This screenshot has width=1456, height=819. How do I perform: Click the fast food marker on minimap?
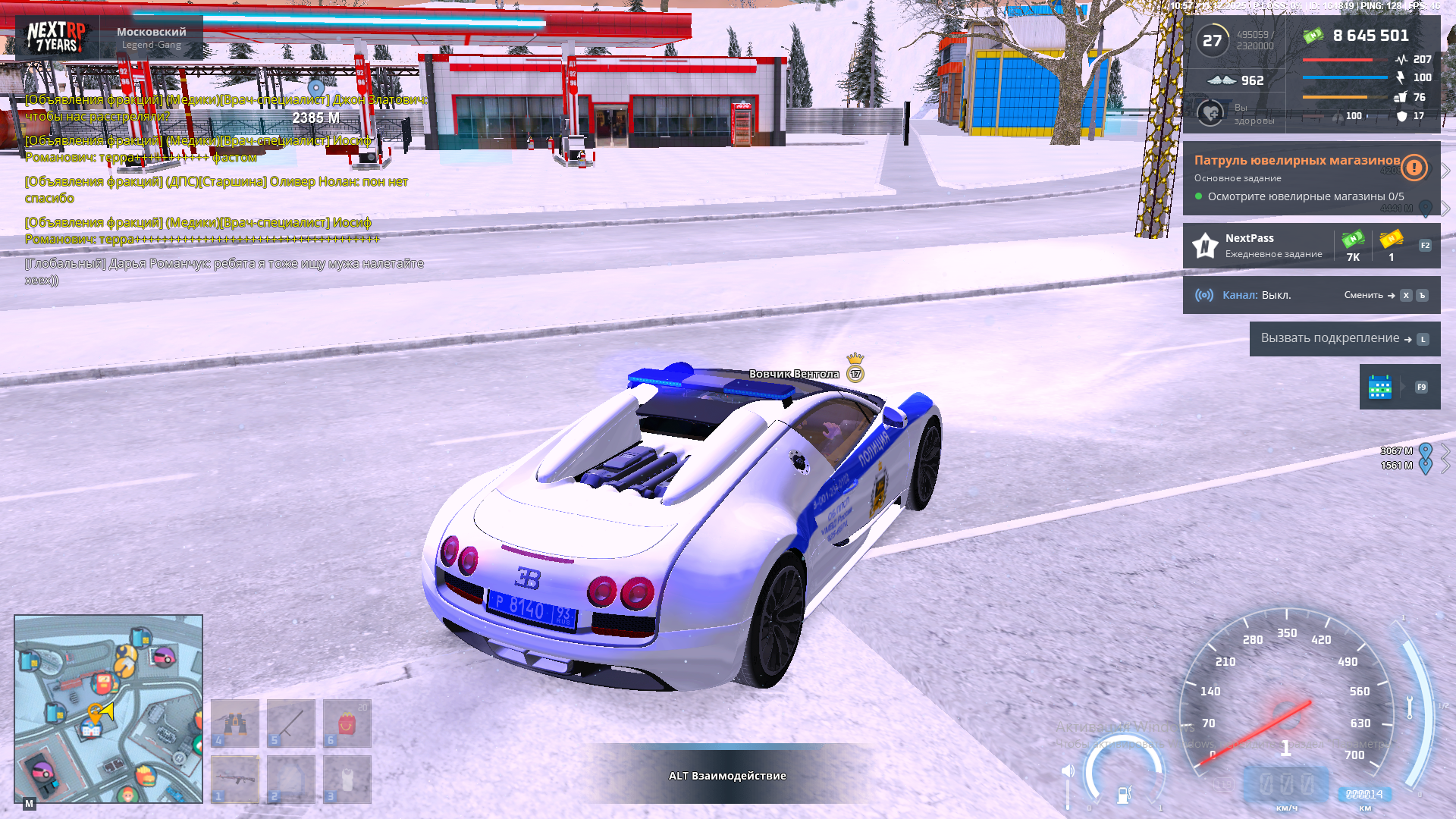144,775
